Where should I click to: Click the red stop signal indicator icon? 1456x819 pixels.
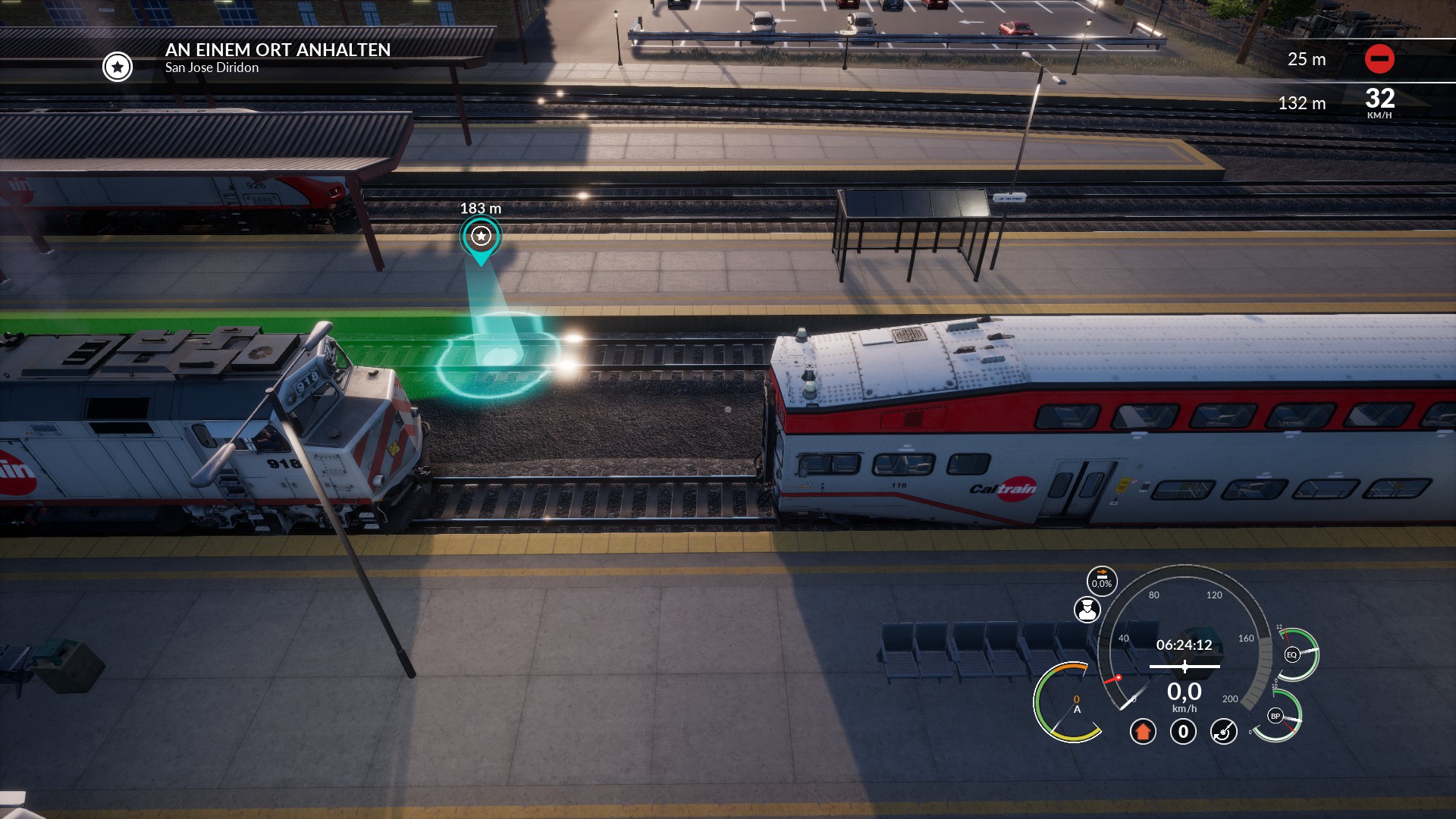pyautogui.click(x=1379, y=59)
